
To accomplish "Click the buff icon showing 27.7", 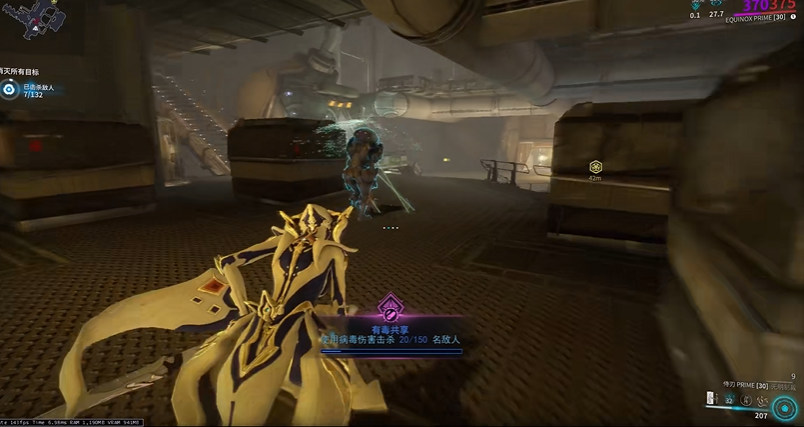I will click(x=716, y=5).
